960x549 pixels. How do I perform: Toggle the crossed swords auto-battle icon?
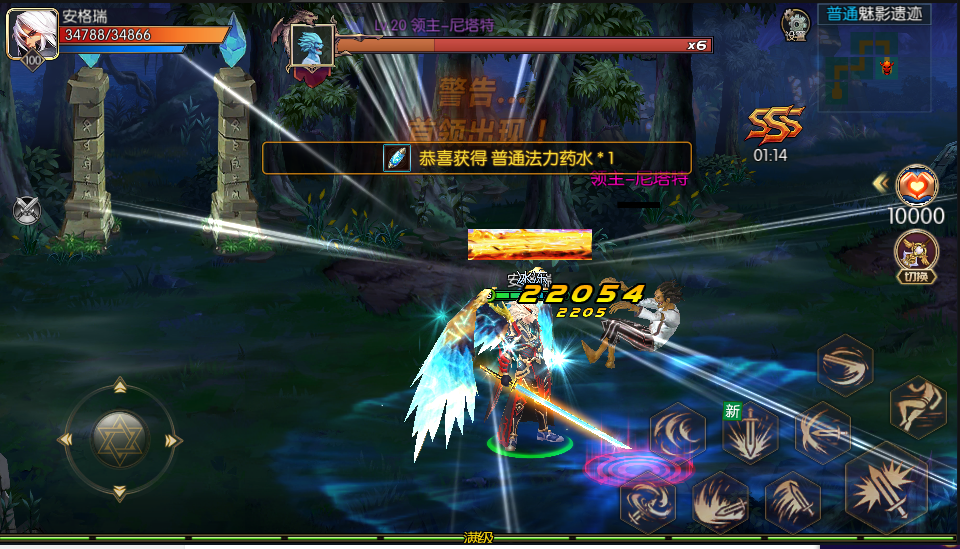point(26,210)
